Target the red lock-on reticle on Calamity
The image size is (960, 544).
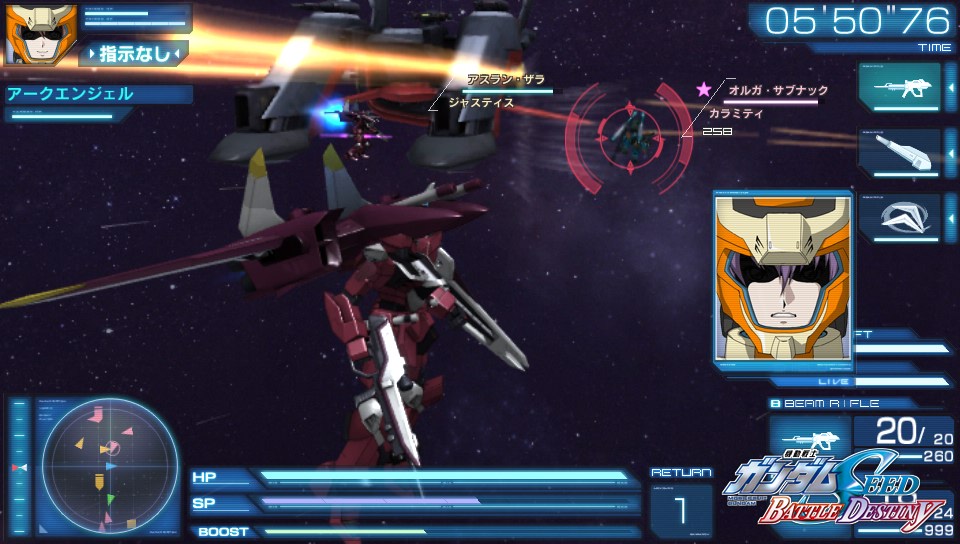click(629, 137)
